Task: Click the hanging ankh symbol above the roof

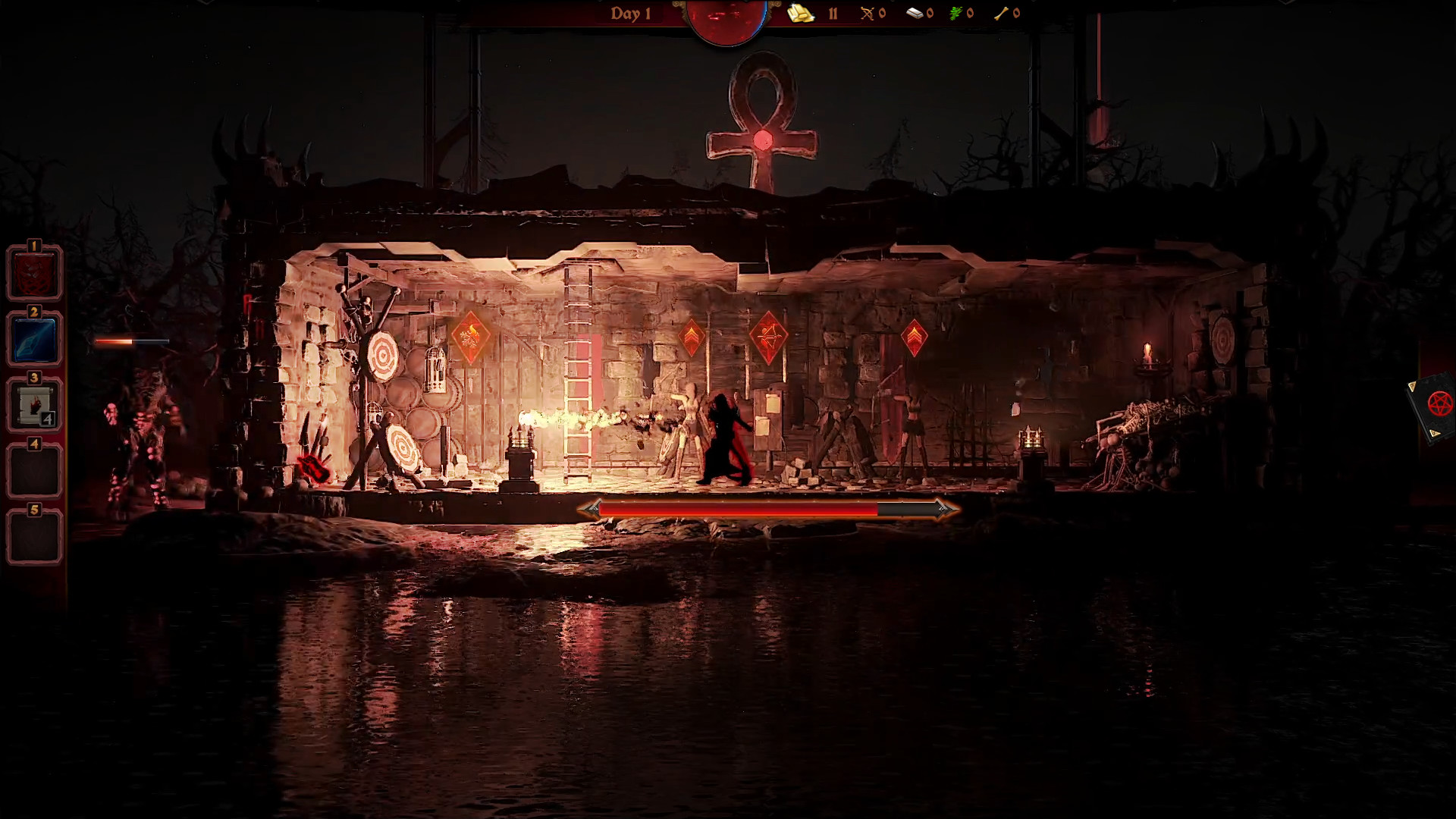Action: pos(762,121)
